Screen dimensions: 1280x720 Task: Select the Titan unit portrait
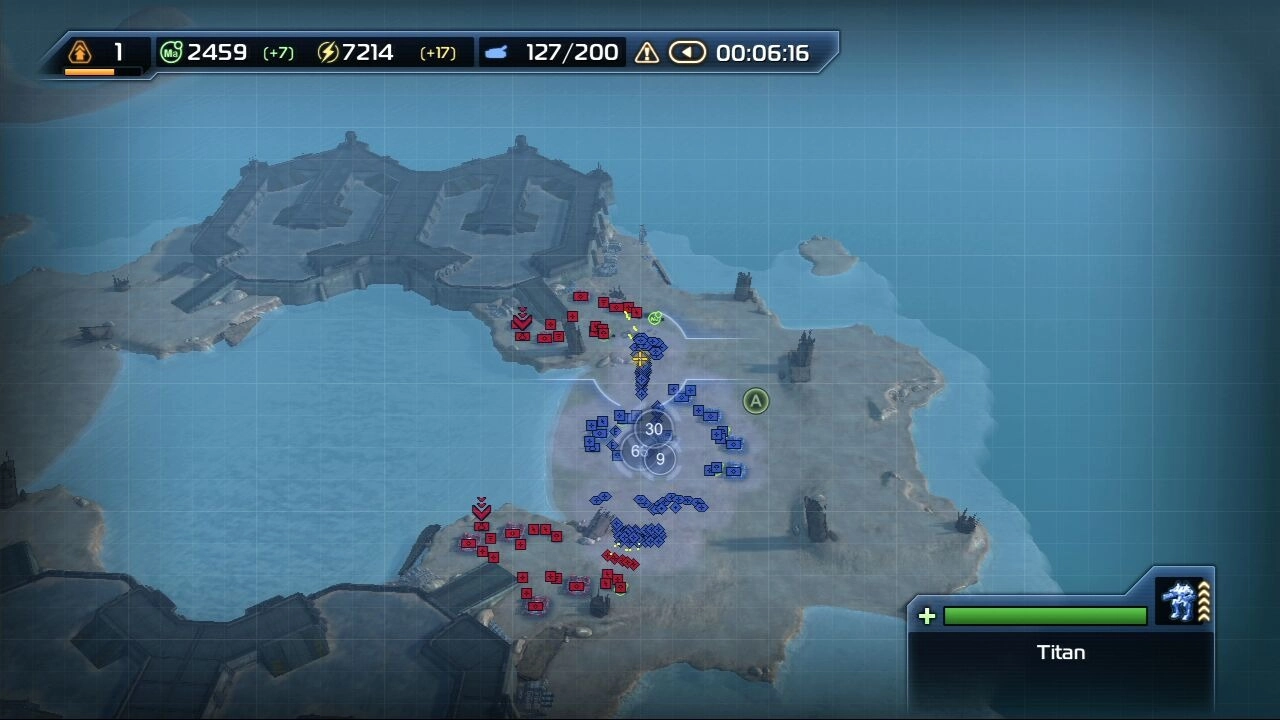pos(1179,601)
